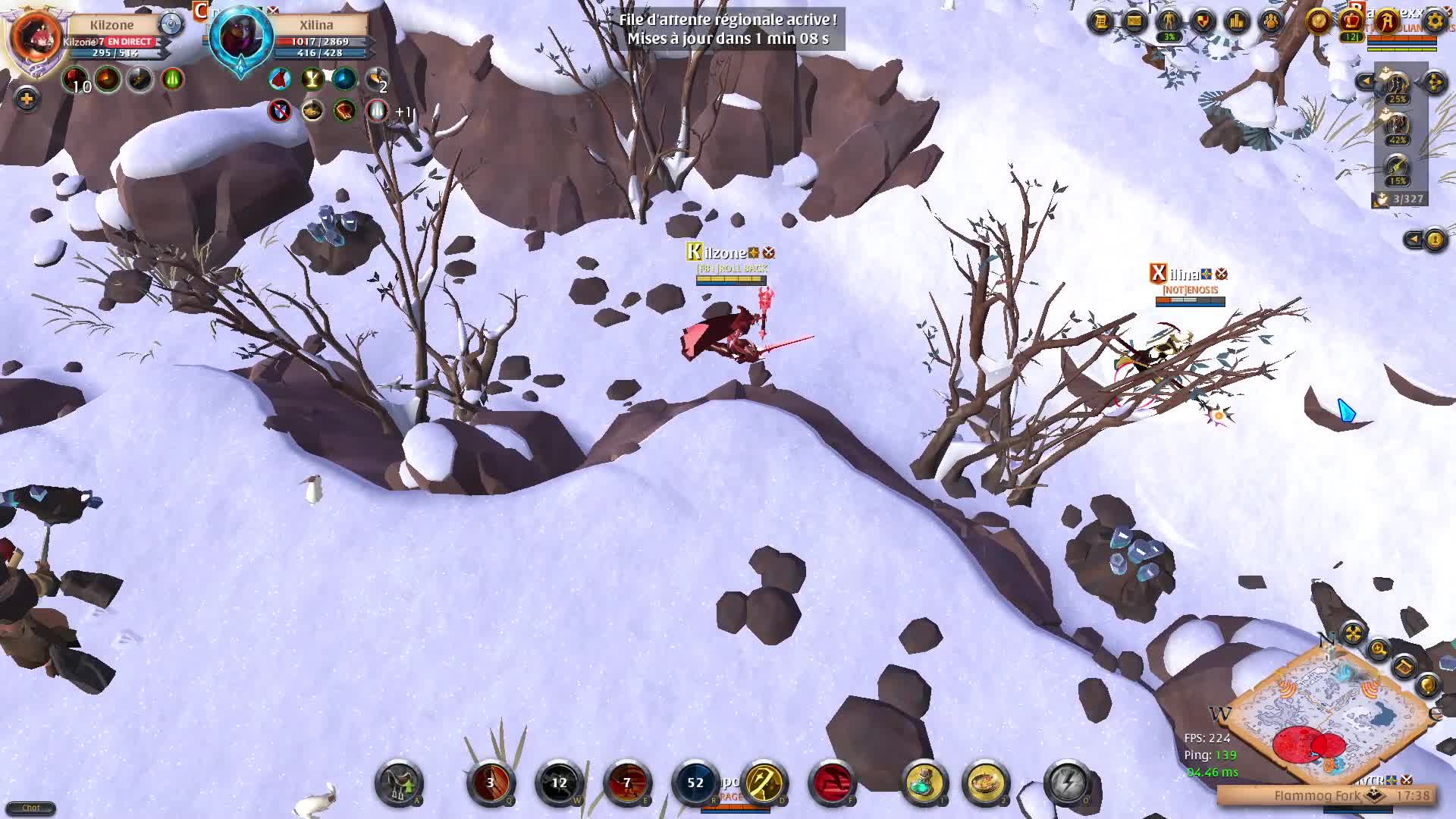
Task: Select Xilina's target portrait
Action: 241,37
